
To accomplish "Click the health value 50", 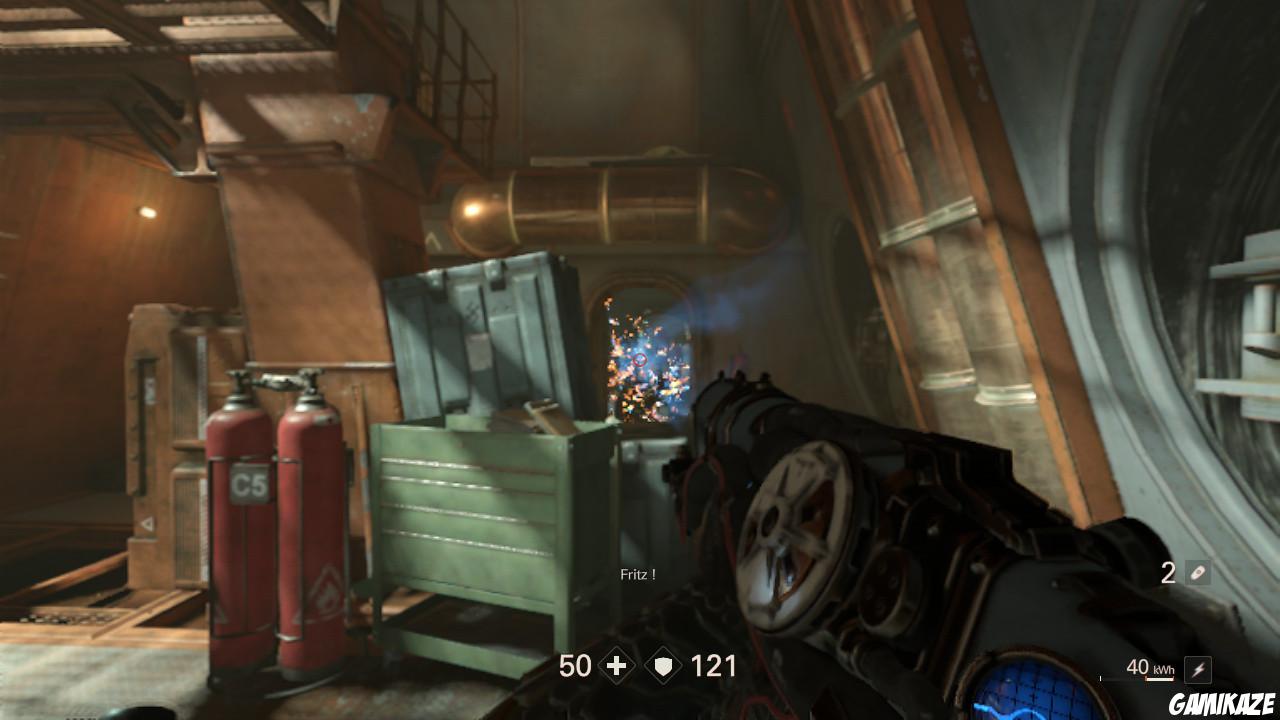I will pos(575,665).
